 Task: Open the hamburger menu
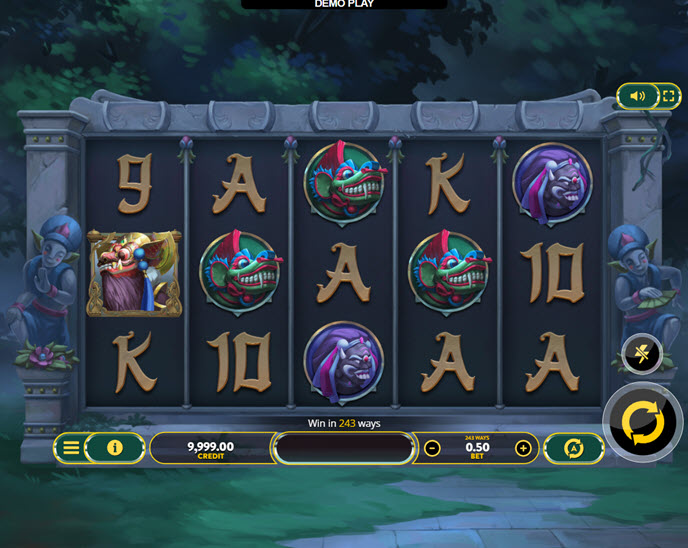71,447
